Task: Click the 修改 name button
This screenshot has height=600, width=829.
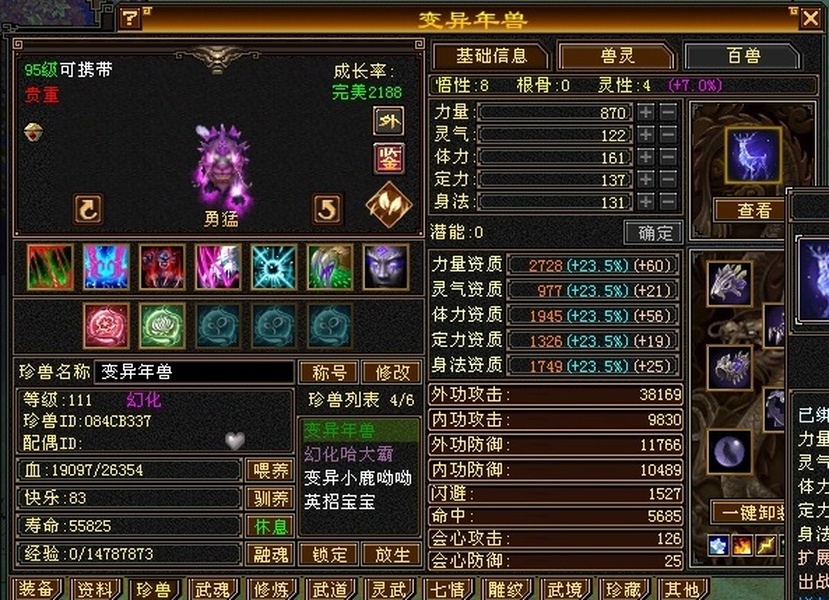Action: click(391, 372)
